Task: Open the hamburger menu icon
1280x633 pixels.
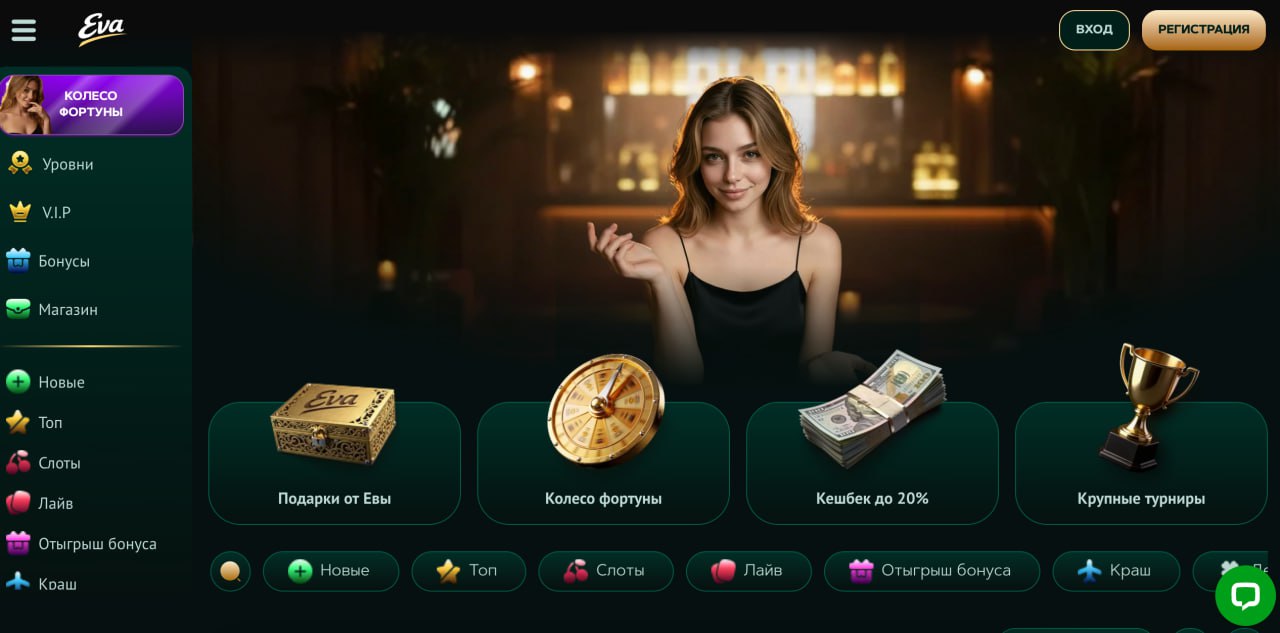Action: (x=23, y=30)
